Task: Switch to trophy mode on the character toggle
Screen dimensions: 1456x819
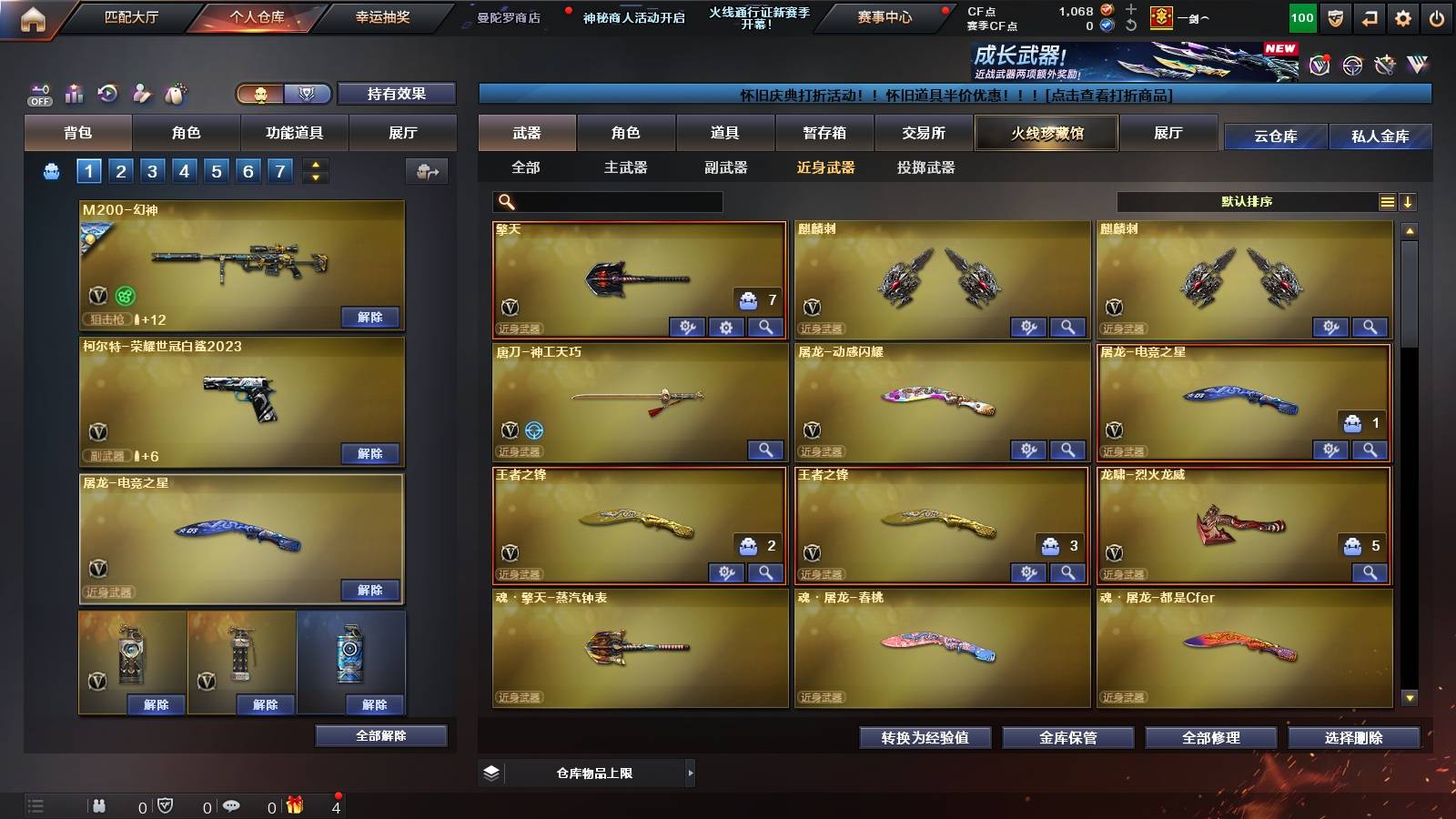Action: 307,94
